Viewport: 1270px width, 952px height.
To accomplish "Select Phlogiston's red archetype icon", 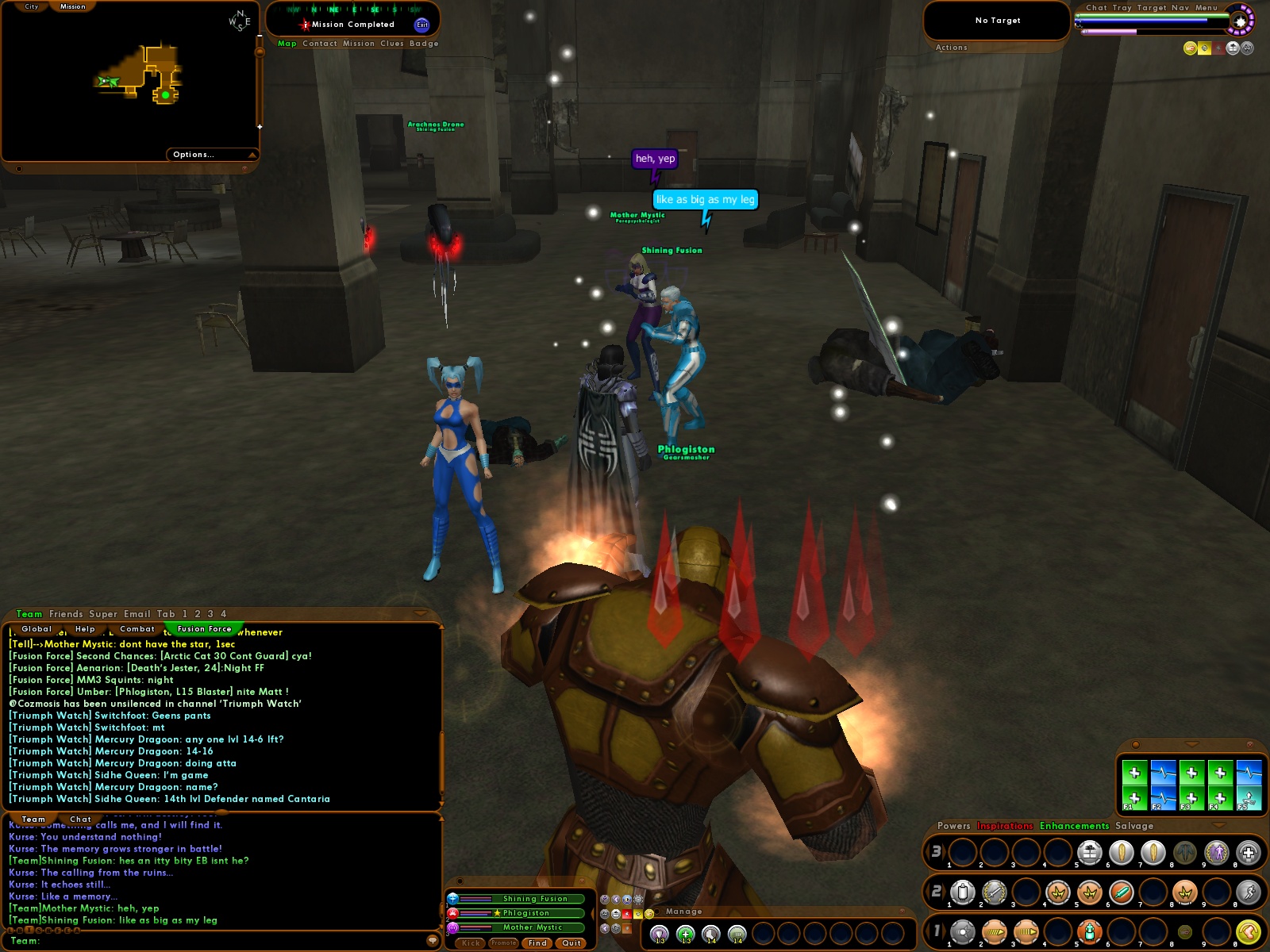I will (452, 913).
